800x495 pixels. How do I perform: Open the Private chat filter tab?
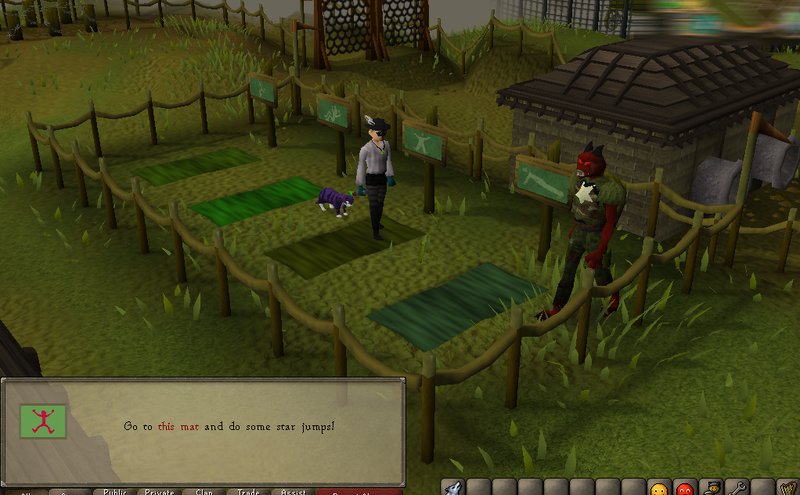coord(159,491)
